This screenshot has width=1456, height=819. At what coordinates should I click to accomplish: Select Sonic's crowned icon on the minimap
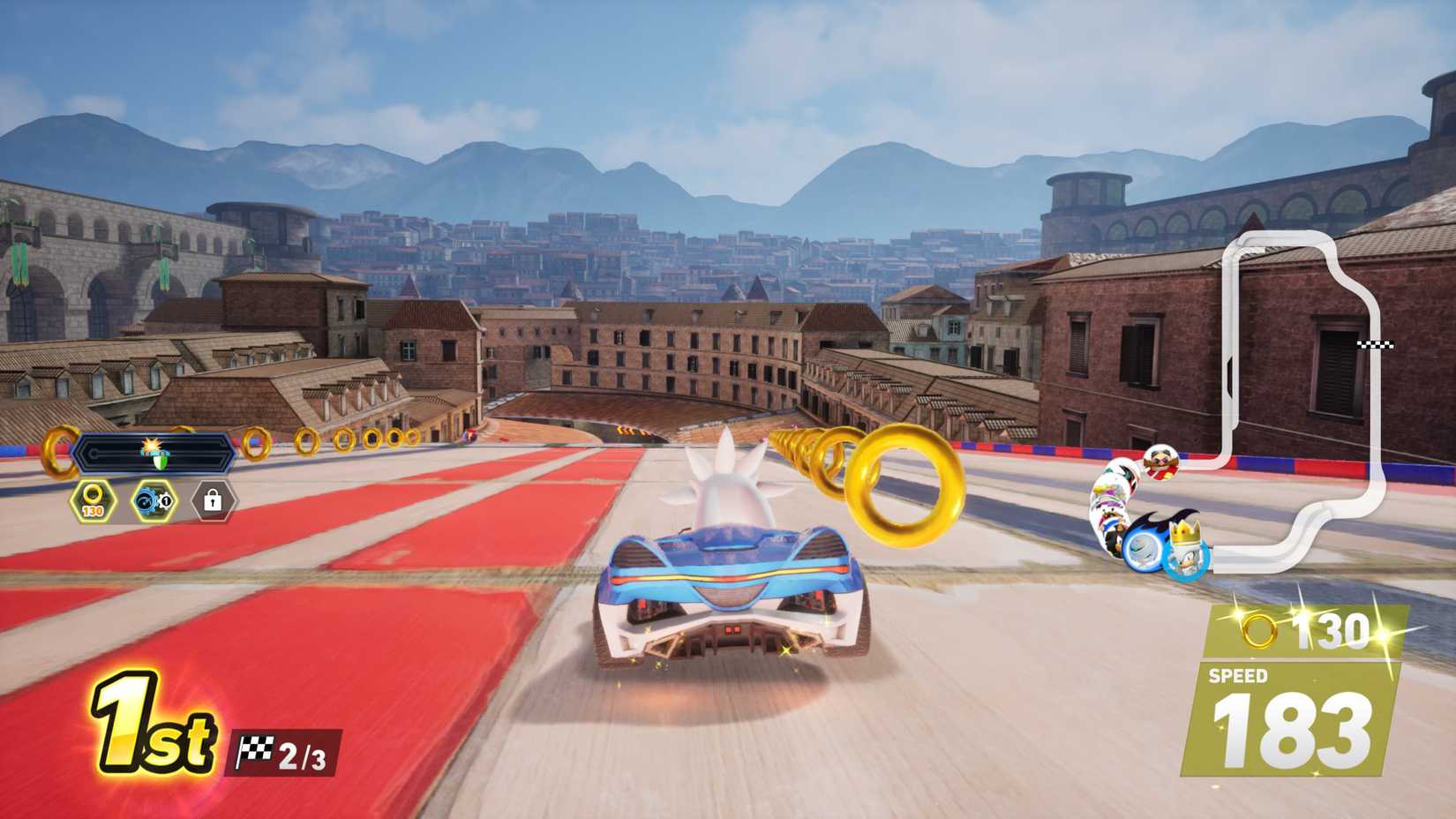pyautogui.click(x=1187, y=551)
